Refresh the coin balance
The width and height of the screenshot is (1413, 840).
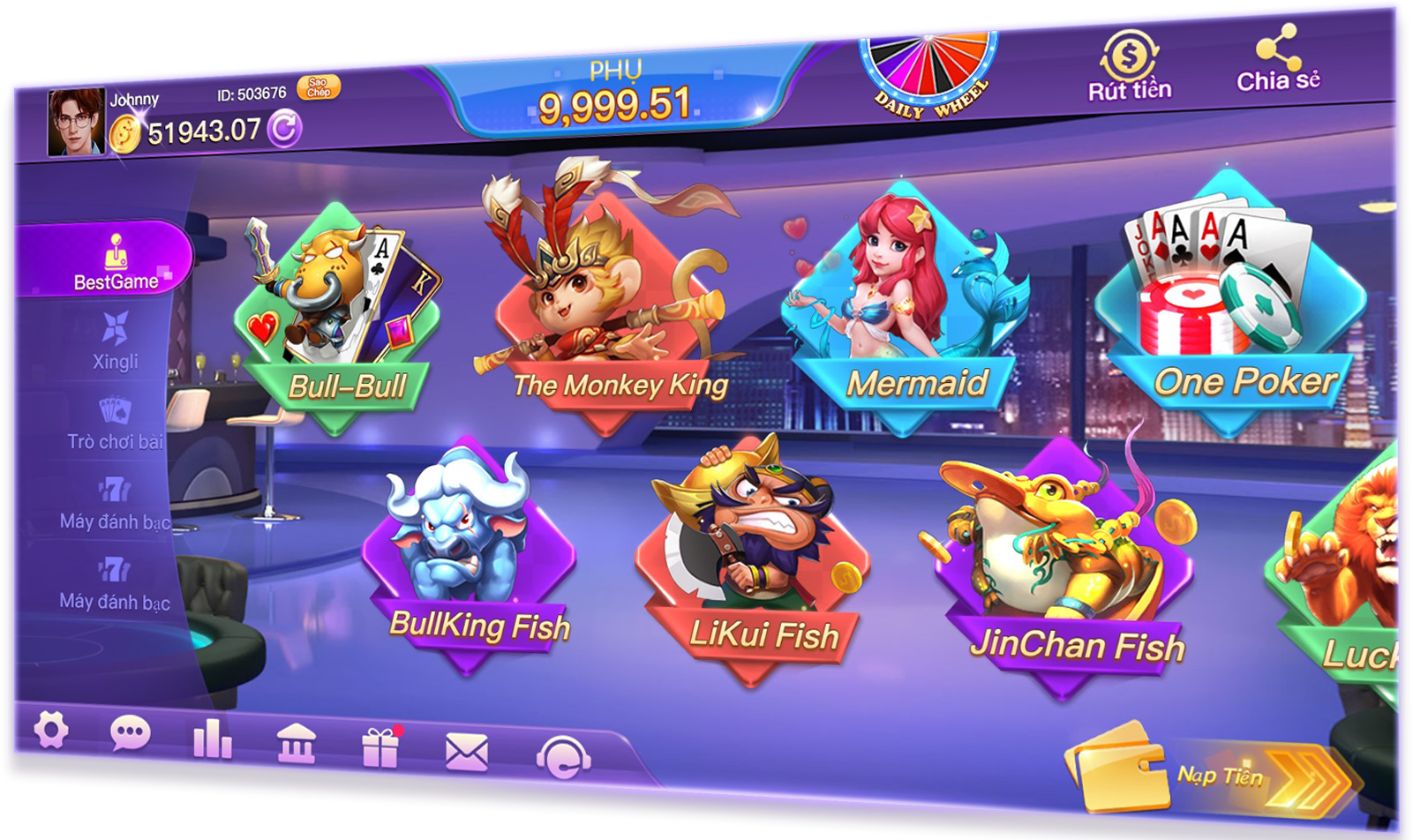tap(284, 129)
